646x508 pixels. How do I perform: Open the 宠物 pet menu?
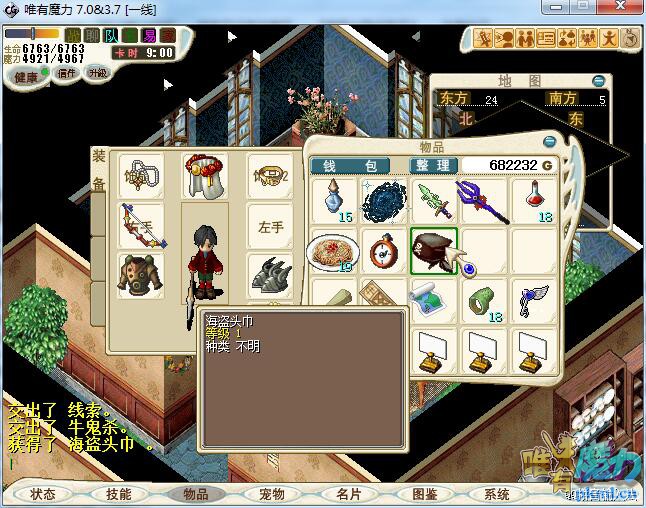pyautogui.click(x=271, y=494)
